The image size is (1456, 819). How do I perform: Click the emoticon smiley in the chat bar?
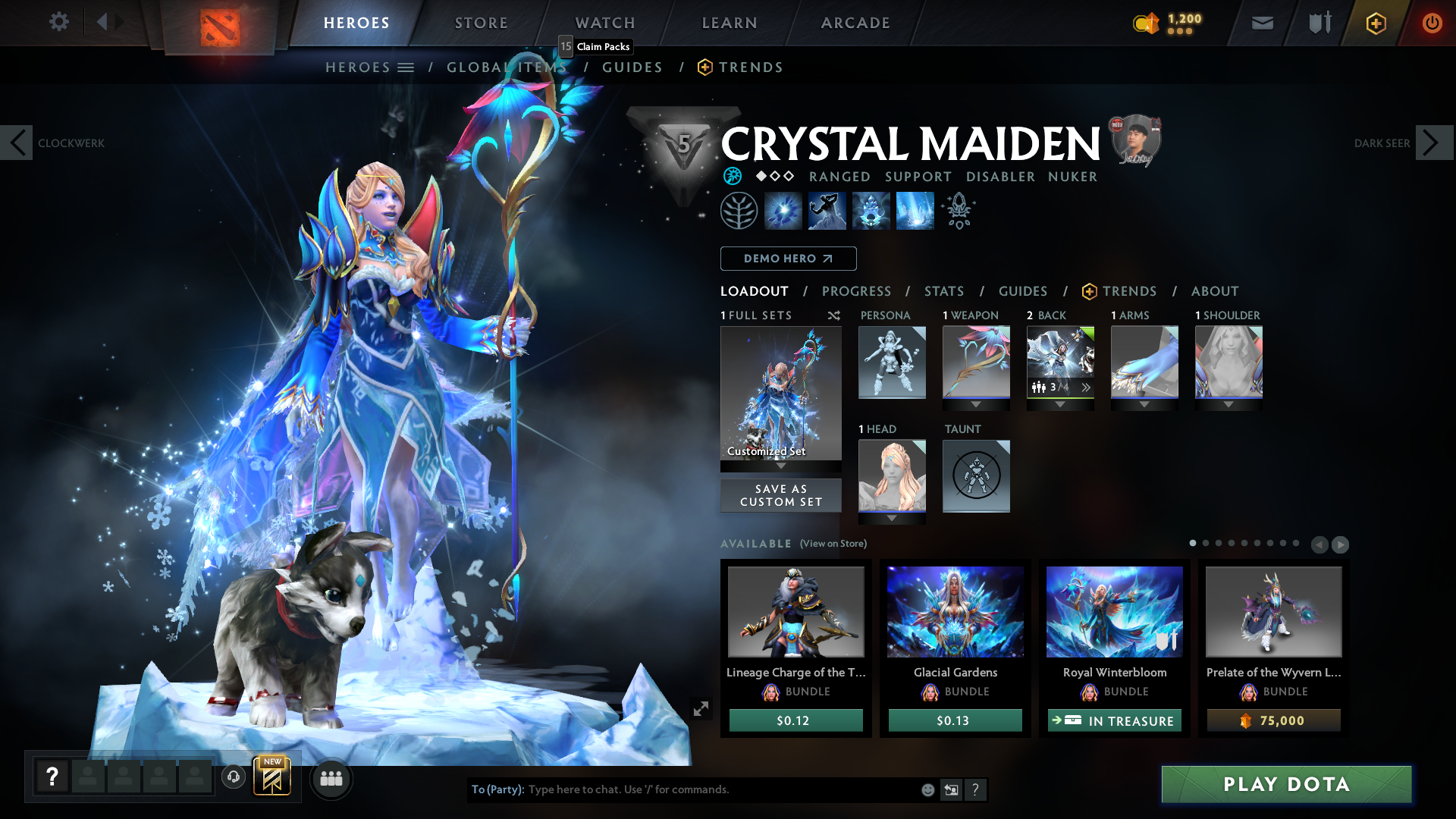[x=927, y=789]
